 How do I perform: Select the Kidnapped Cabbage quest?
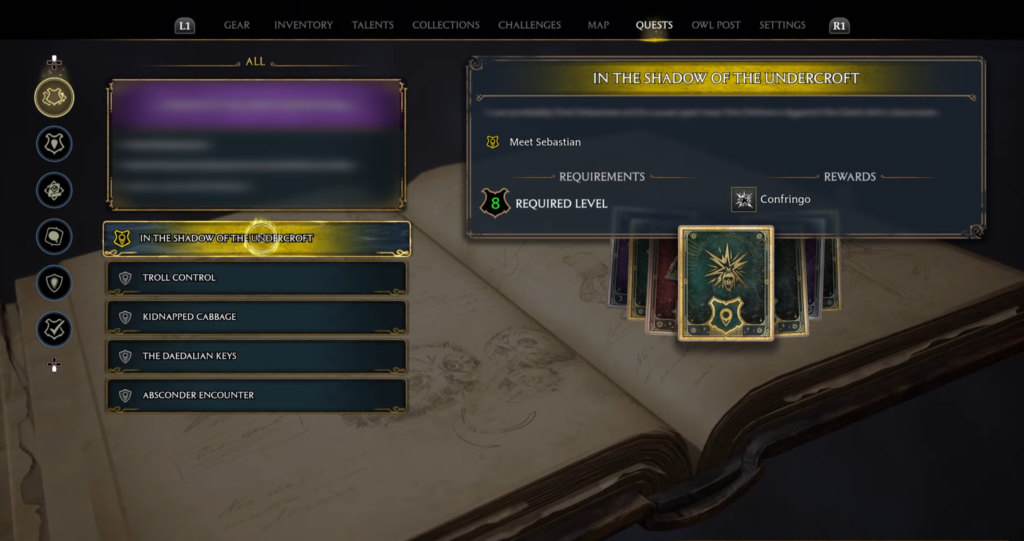(257, 317)
